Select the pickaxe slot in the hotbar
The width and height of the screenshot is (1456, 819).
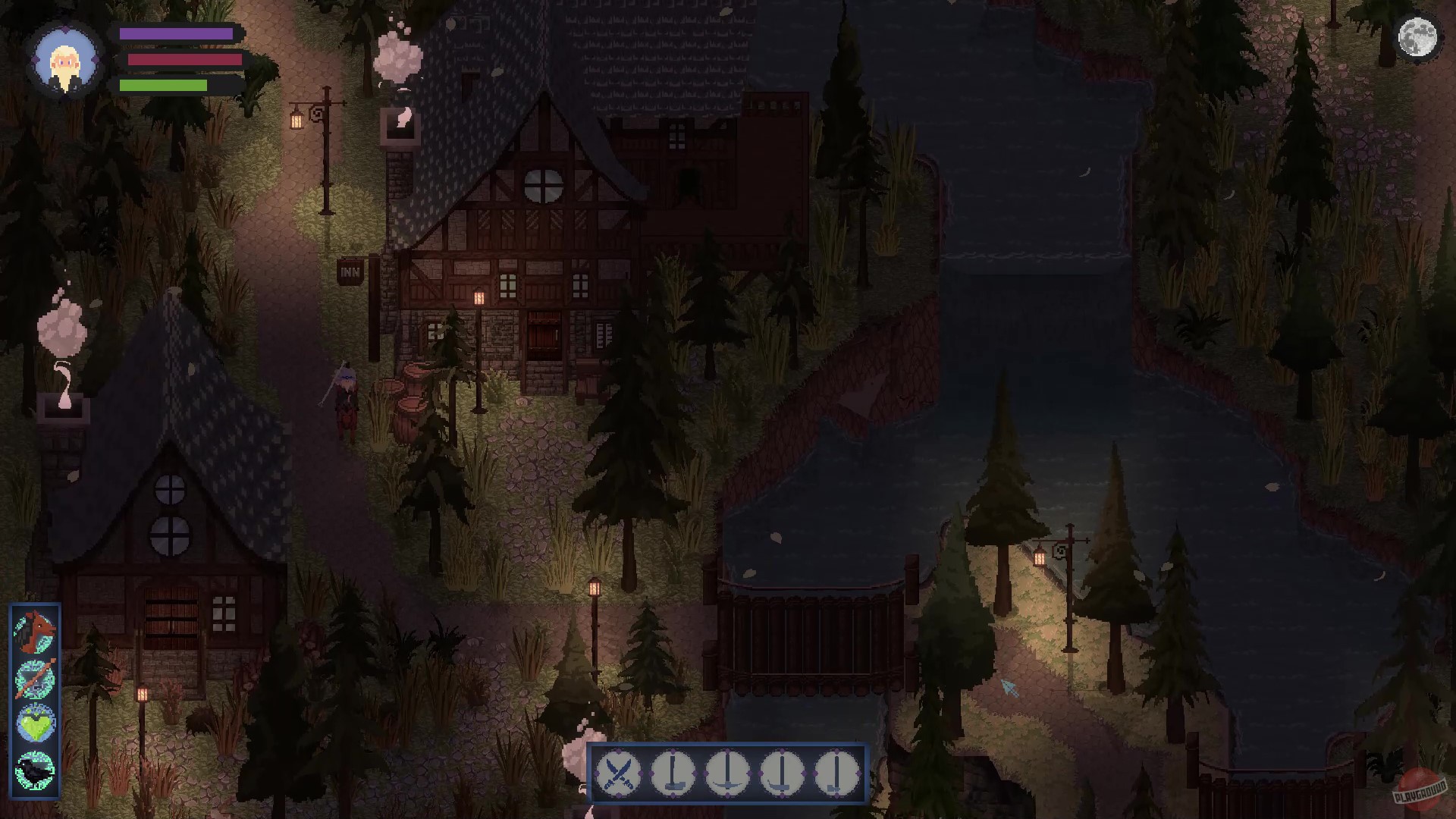tap(728, 772)
